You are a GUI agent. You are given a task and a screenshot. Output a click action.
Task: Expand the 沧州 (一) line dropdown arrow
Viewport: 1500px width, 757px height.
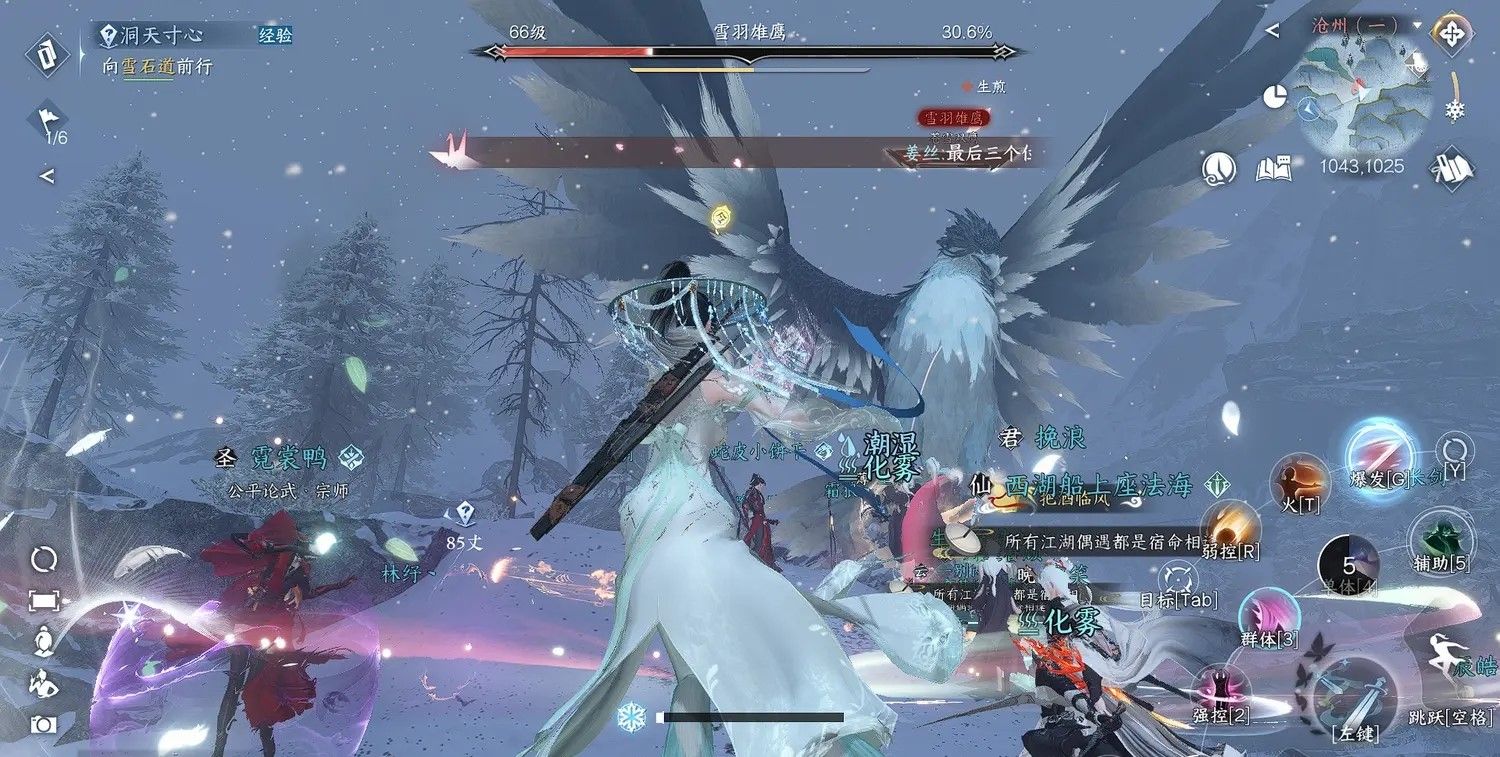click(1418, 25)
